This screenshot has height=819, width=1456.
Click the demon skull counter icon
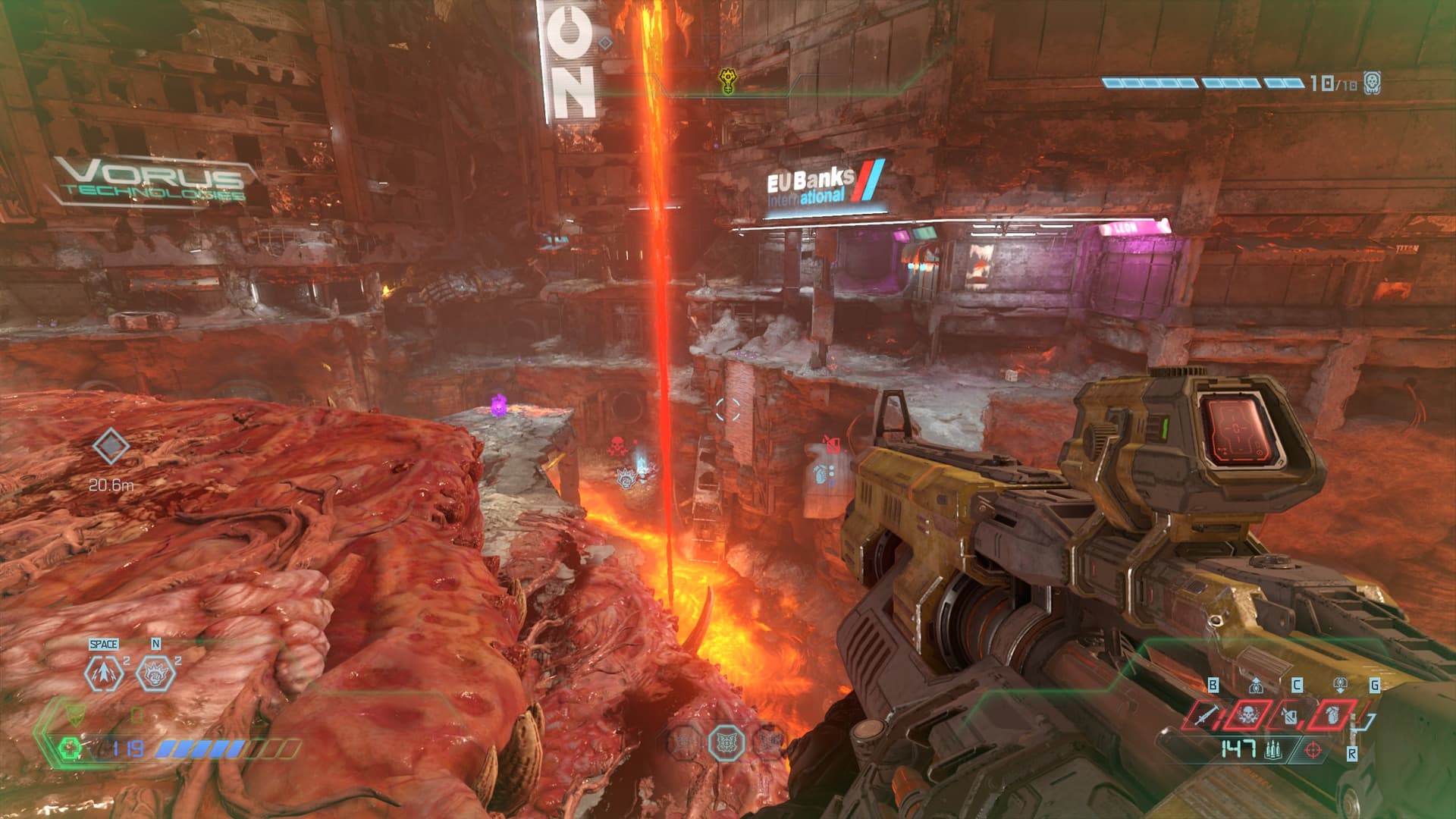tap(1371, 83)
